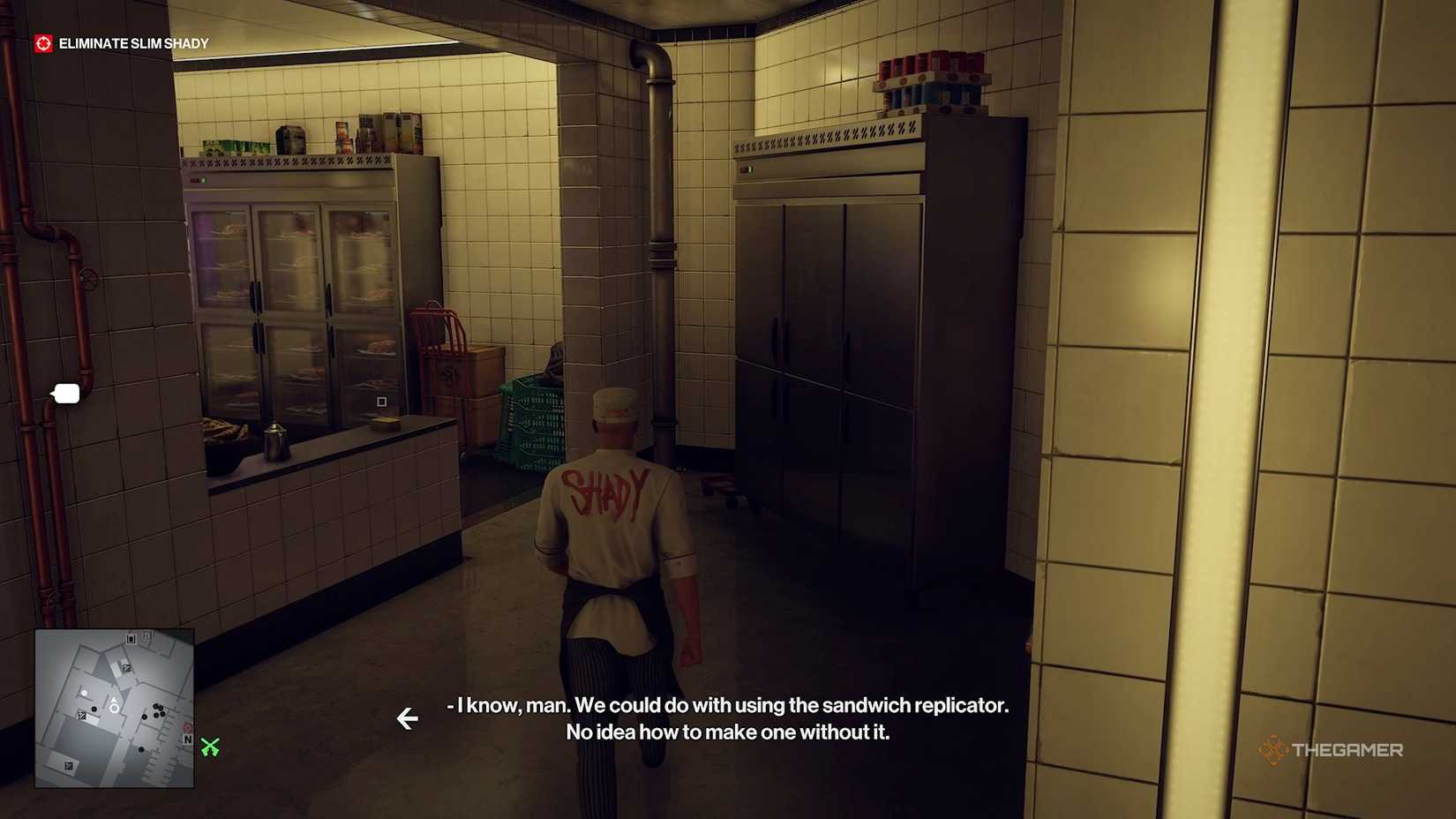Select the player arrow in the minimap center
Viewport: 1456px width, 819px height.
pyautogui.click(x=114, y=702)
